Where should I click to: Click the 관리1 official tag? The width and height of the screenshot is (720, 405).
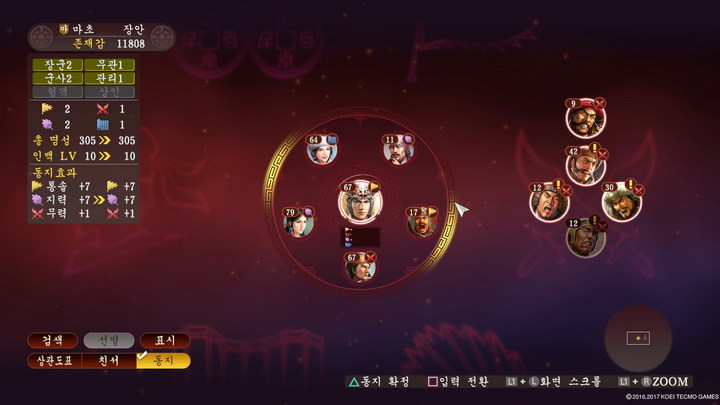point(108,78)
